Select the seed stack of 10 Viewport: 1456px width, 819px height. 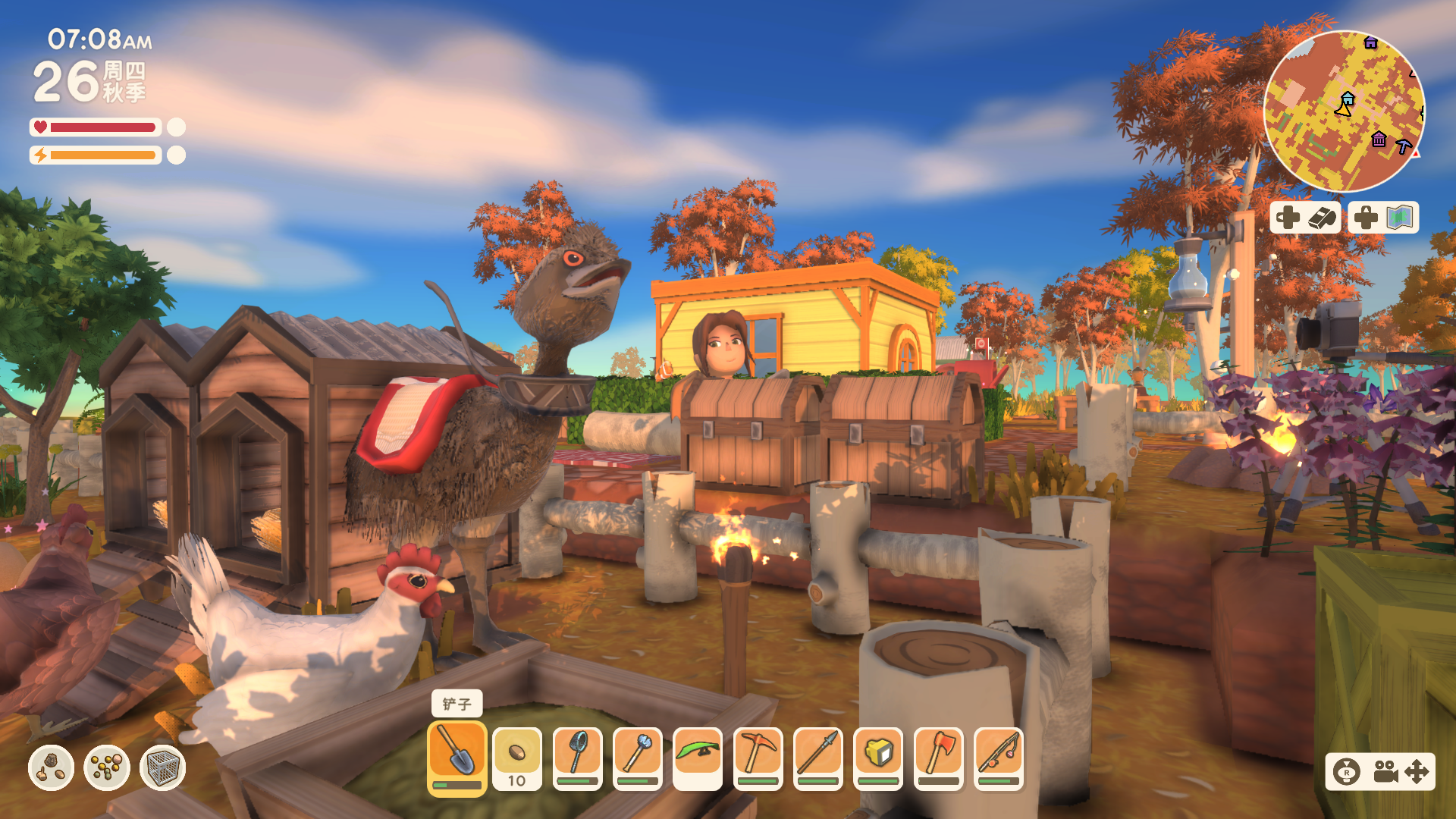coord(517,756)
